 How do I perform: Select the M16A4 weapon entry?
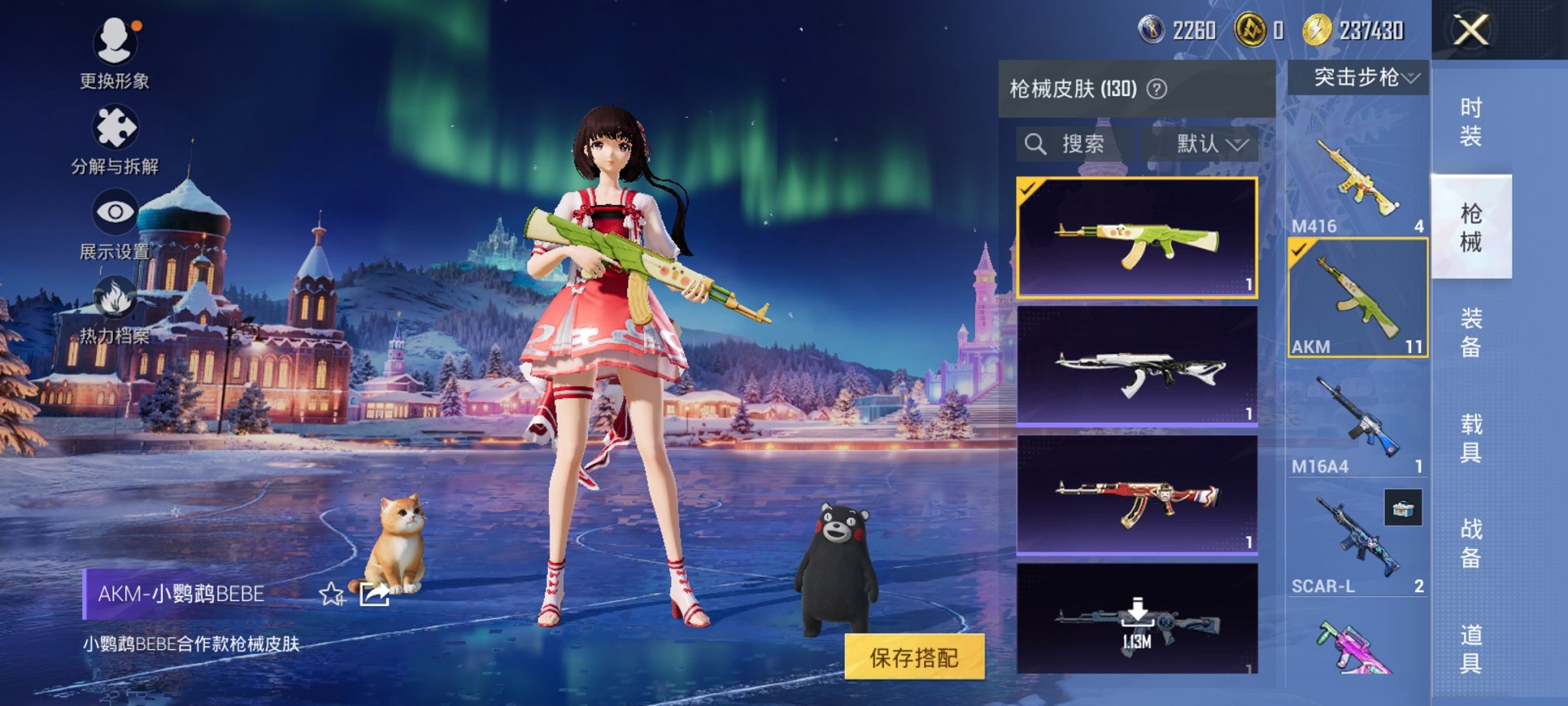[1357, 423]
